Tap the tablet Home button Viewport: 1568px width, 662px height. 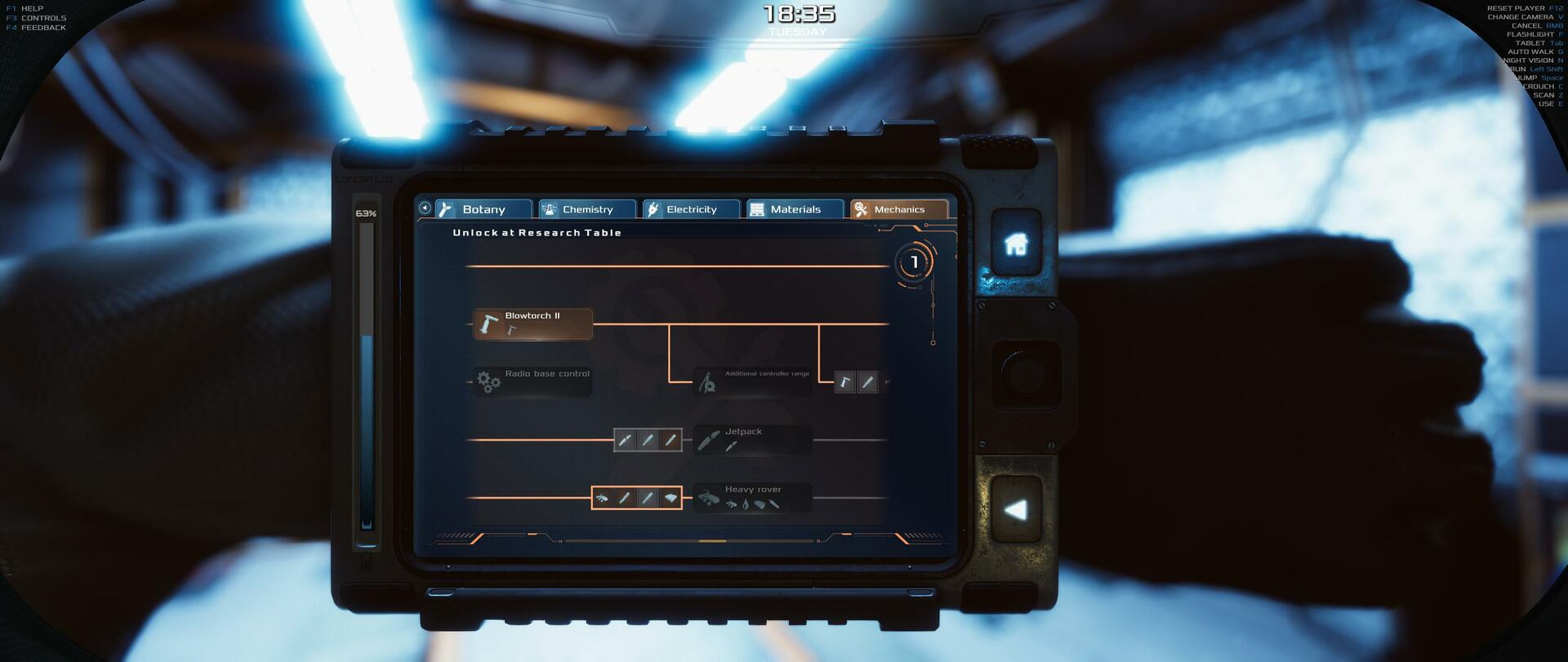(x=1016, y=244)
